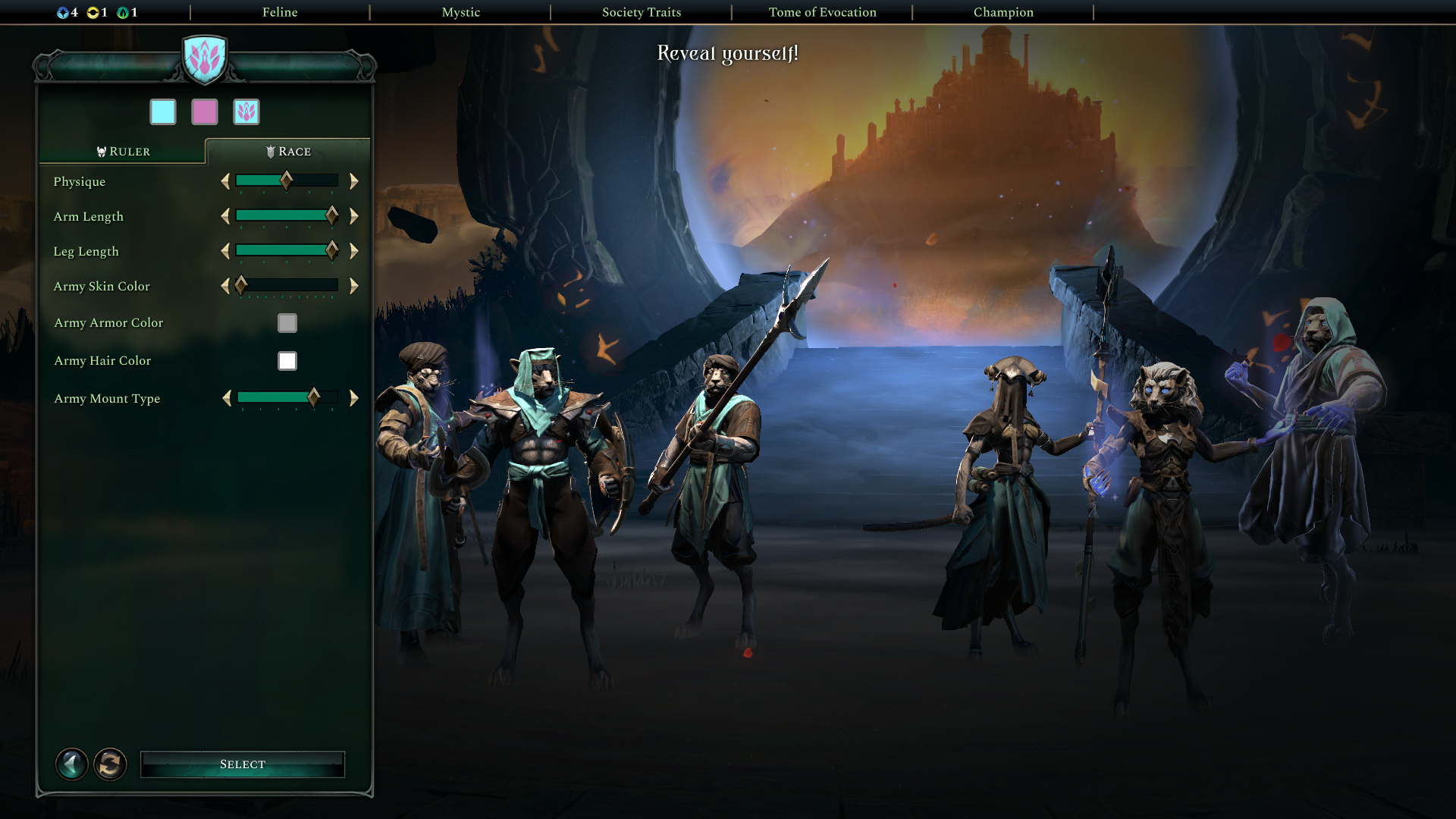Click the Tome of Evocation header
This screenshot has height=819, width=1456.
(823, 12)
